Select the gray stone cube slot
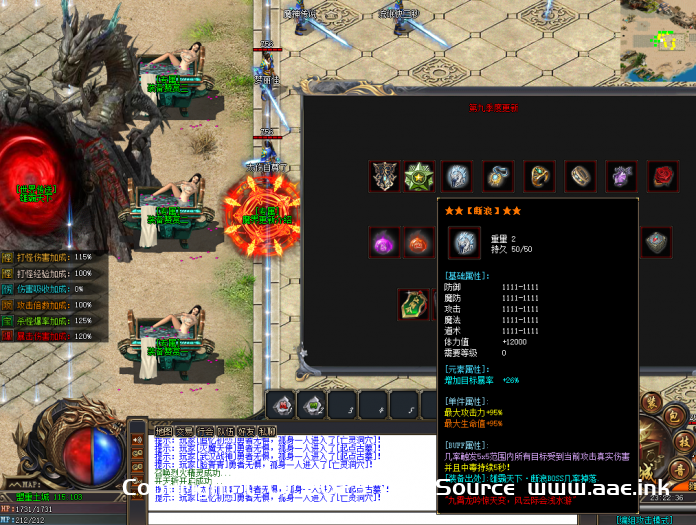The width and height of the screenshot is (696, 525). click(655, 241)
